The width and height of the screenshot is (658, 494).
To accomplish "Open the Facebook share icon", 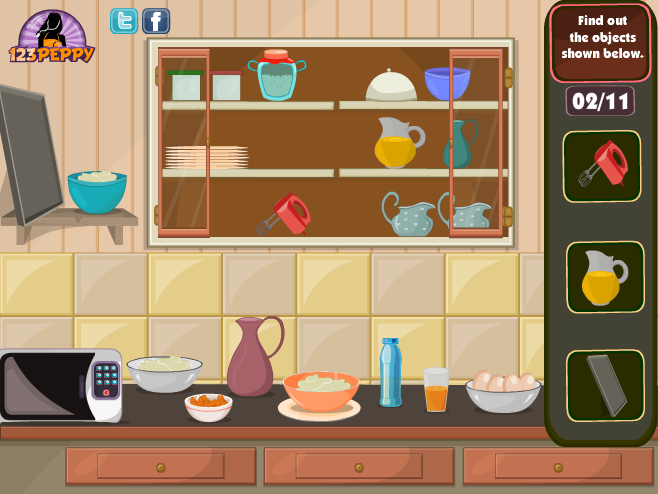I will (x=156, y=21).
